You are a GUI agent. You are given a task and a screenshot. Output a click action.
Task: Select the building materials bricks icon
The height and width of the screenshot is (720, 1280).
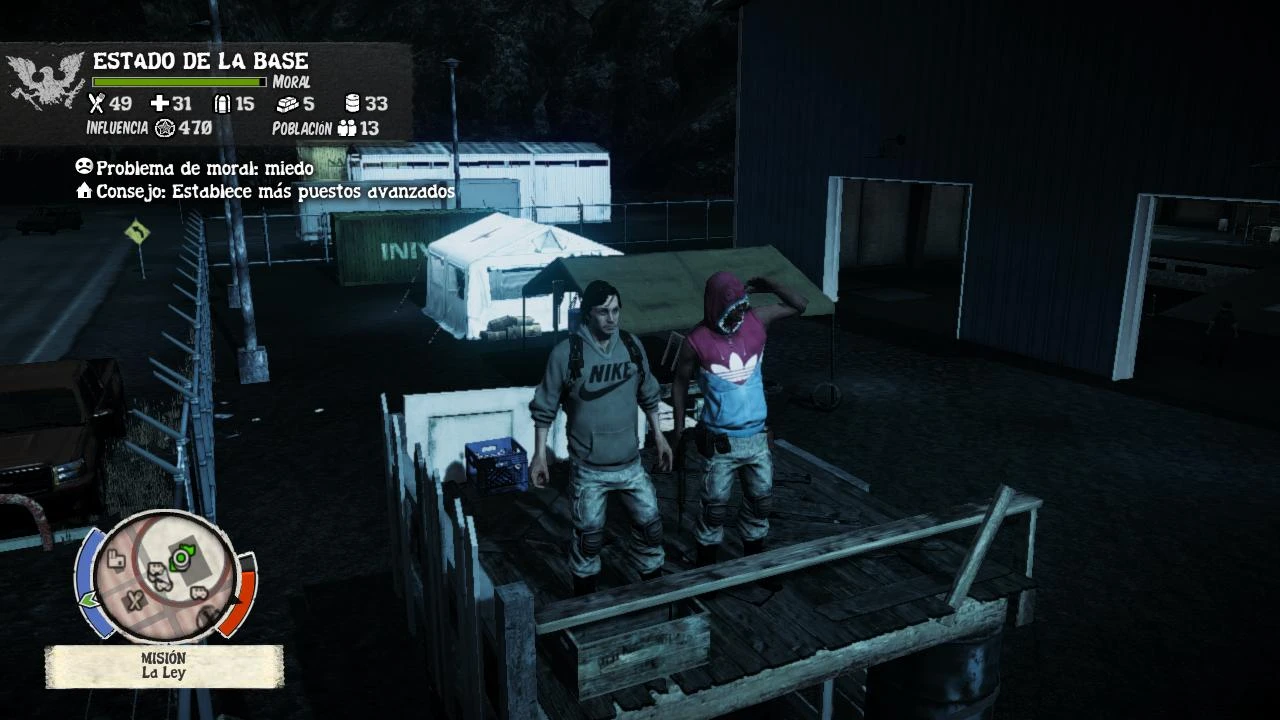click(290, 103)
